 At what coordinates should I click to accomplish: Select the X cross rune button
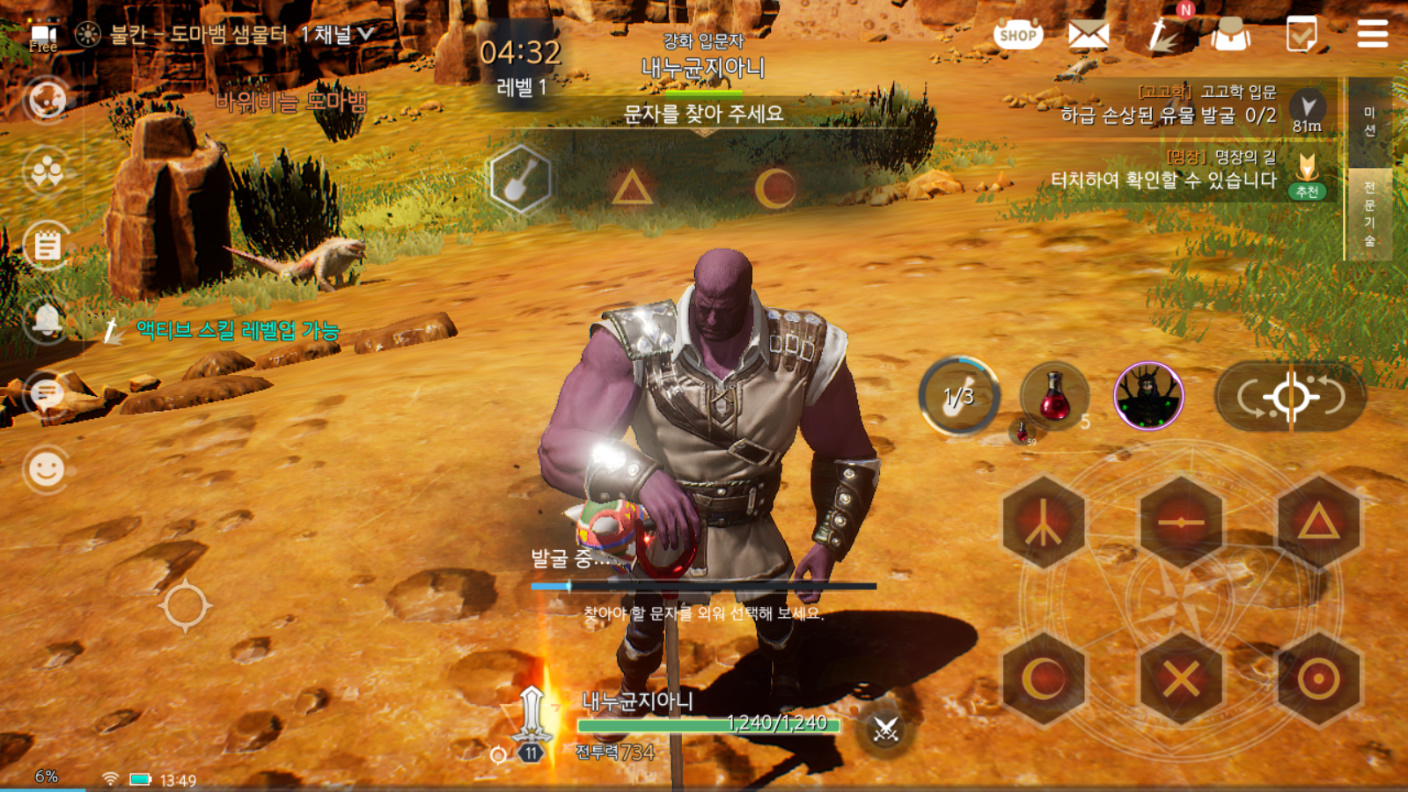pos(1182,679)
